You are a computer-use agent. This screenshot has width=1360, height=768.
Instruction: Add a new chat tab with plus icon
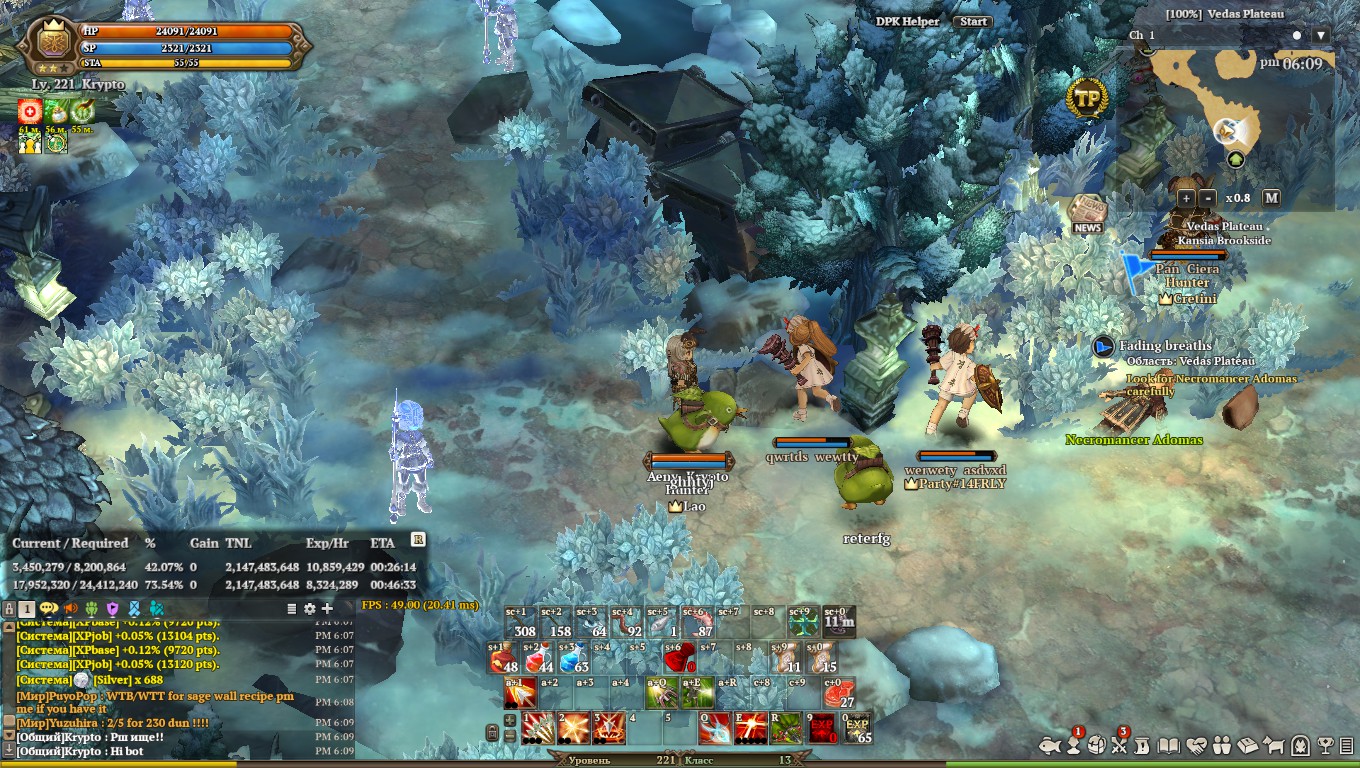pyautogui.click(x=327, y=608)
